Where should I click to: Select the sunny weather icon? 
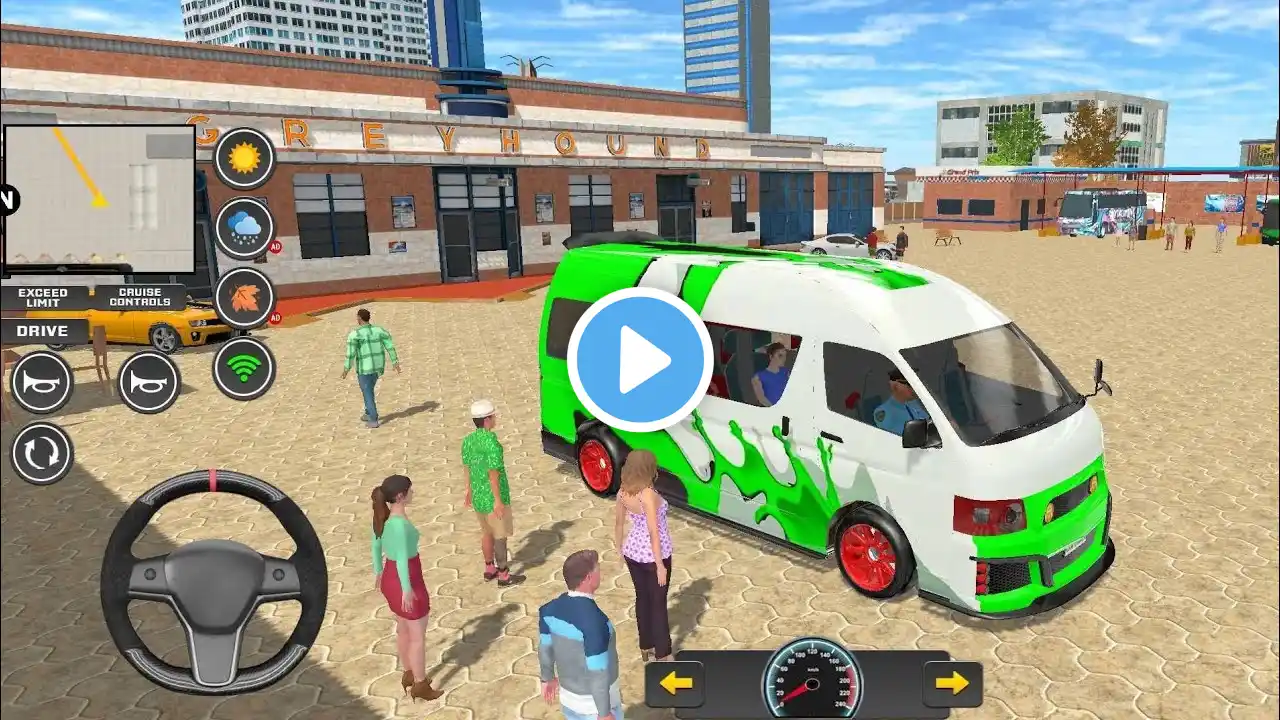coord(244,158)
